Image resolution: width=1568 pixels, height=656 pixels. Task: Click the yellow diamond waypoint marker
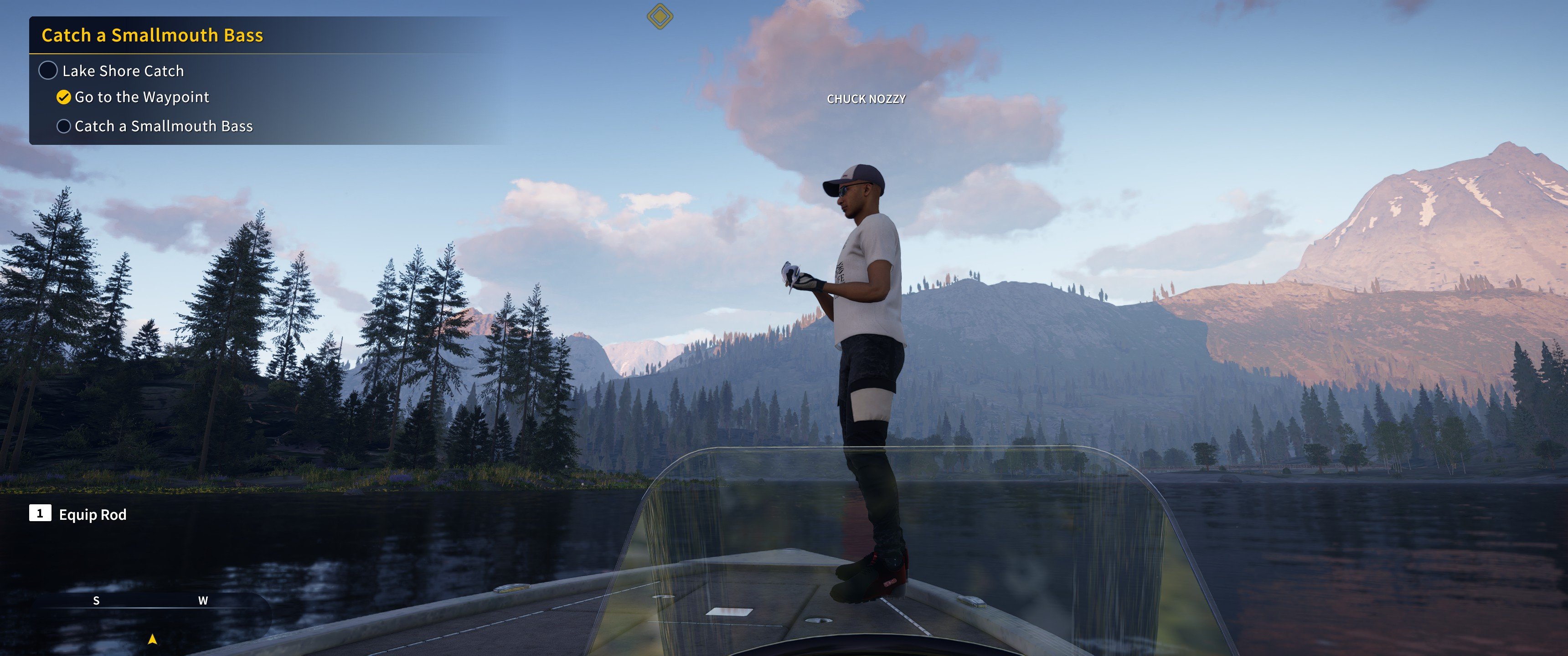pos(660,16)
